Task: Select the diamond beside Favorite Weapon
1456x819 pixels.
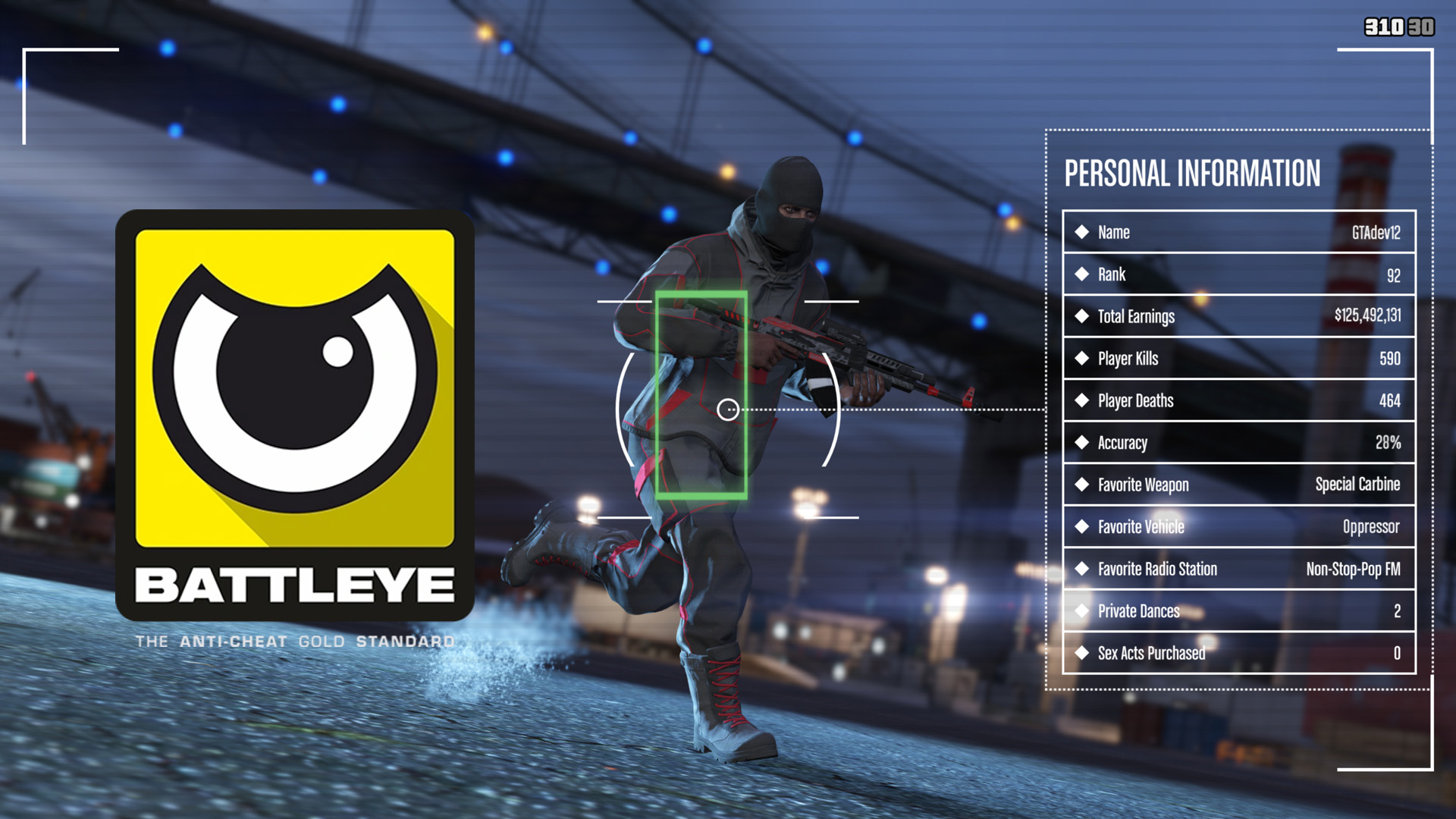Action: [x=1082, y=485]
